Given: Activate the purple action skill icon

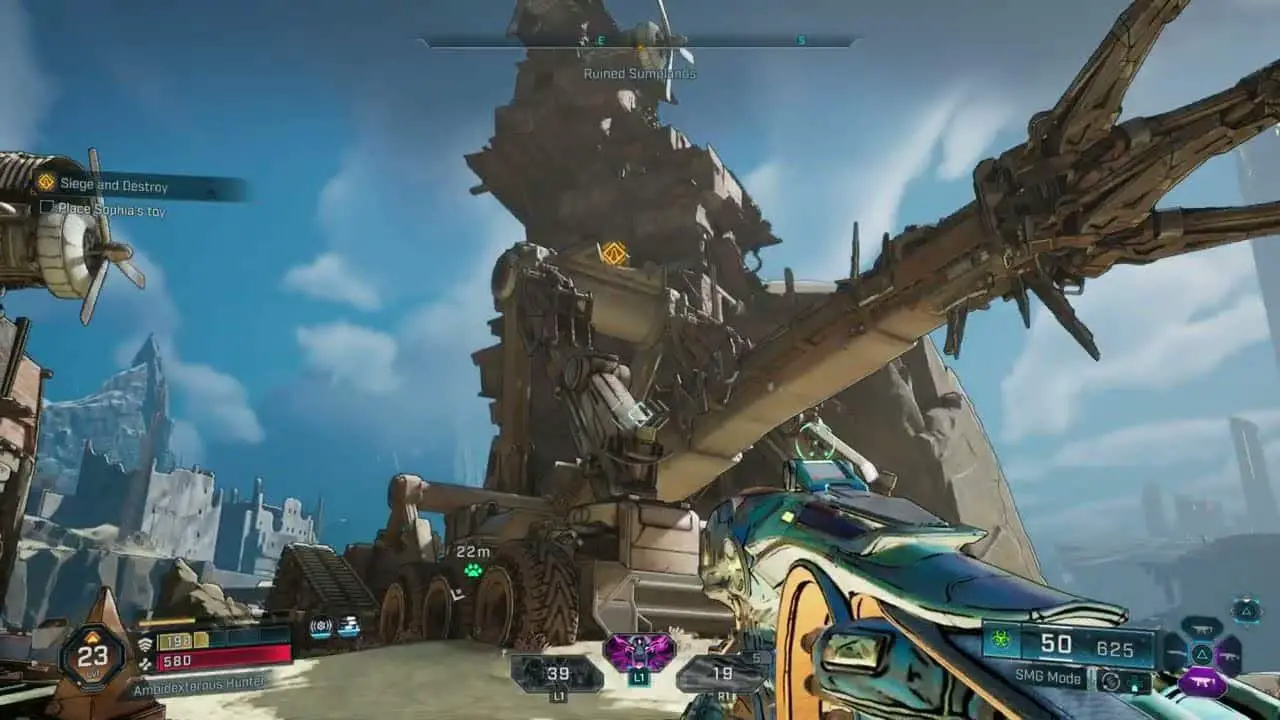Looking at the screenshot, I should [639, 654].
